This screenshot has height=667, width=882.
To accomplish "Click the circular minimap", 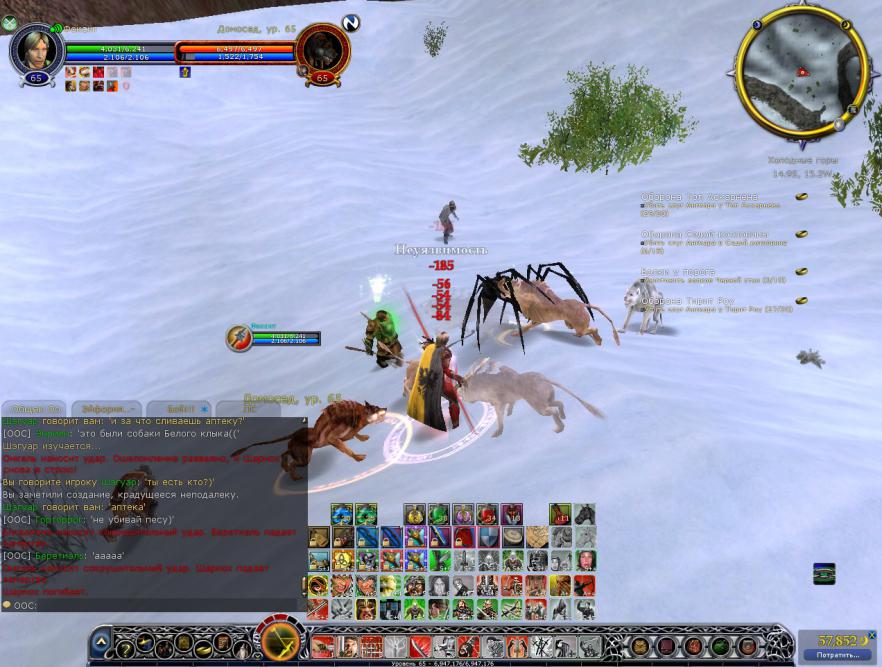I will pyautogui.click(x=801, y=71).
